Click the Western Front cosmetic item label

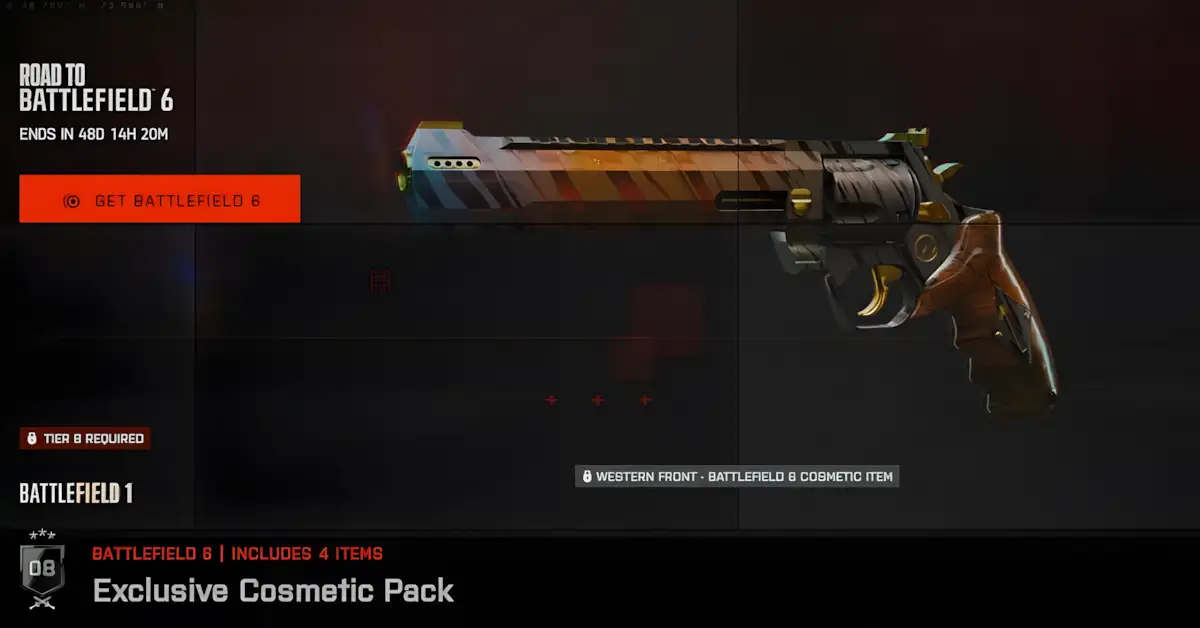click(737, 476)
